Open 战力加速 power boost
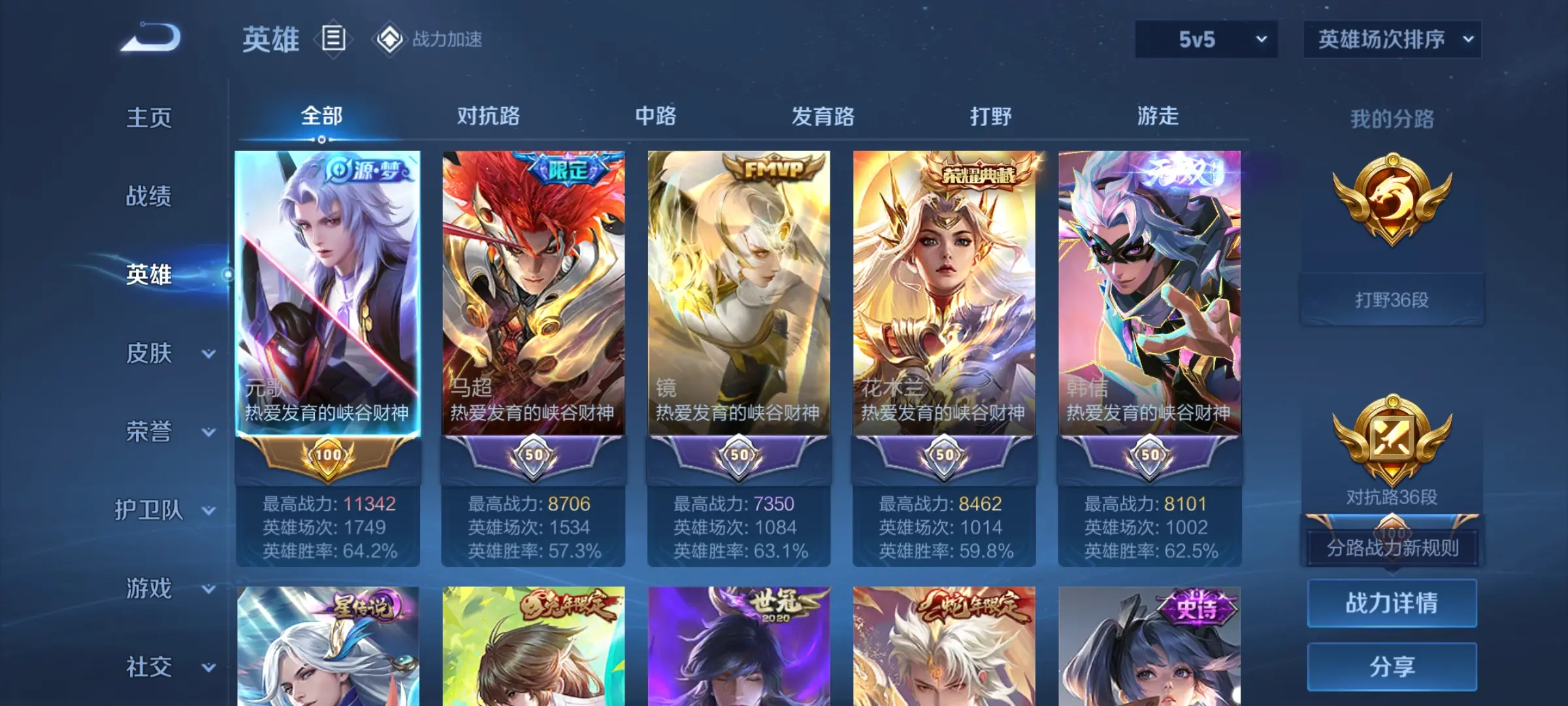Screen dimensions: 1568x706 coord(429,39)
